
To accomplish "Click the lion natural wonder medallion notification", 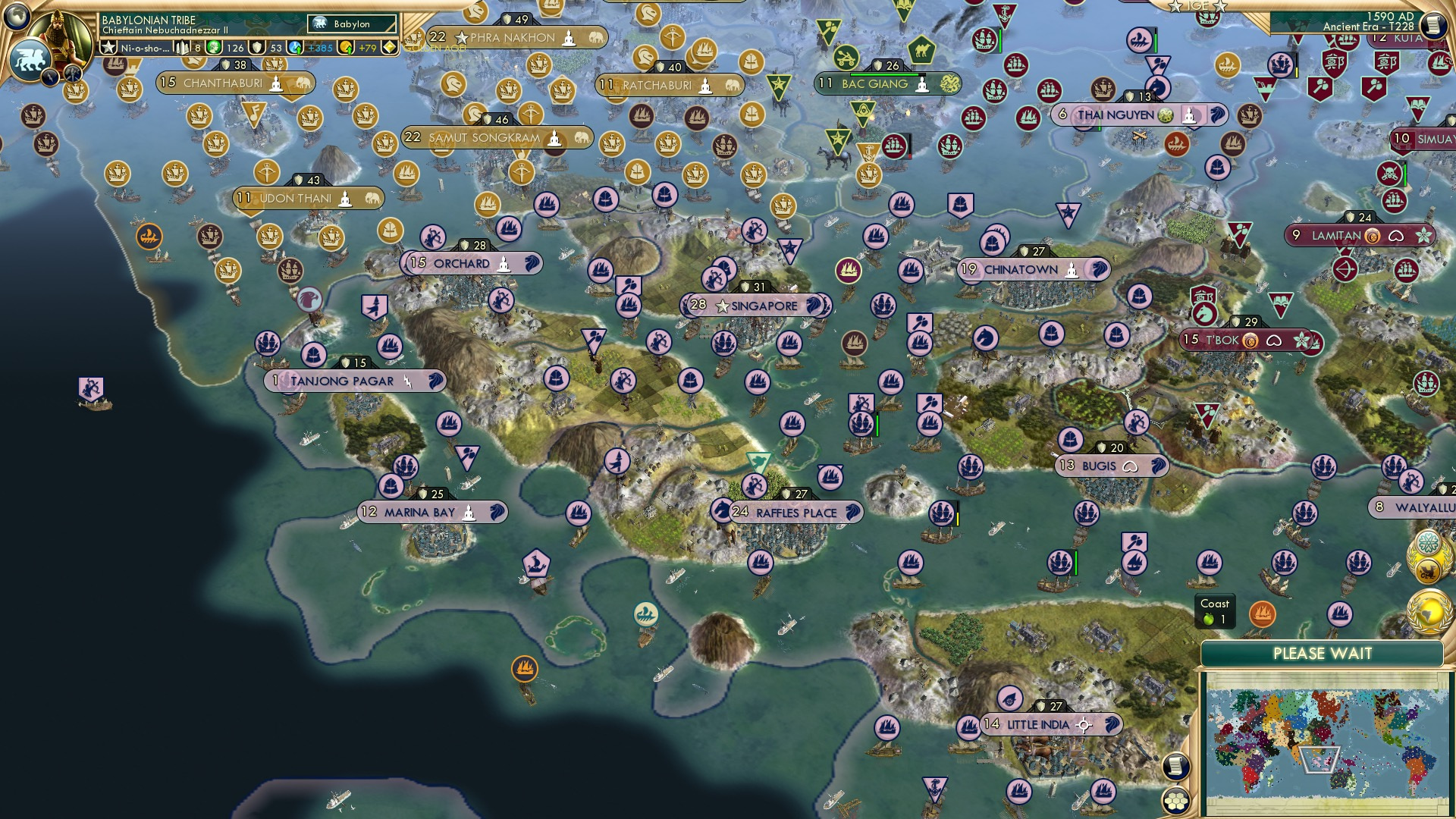I will pos(1429,571).
